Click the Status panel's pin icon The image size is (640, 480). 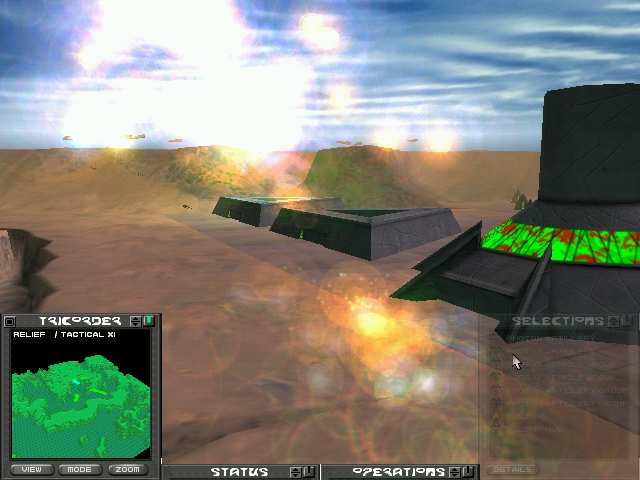click(308, 472)
